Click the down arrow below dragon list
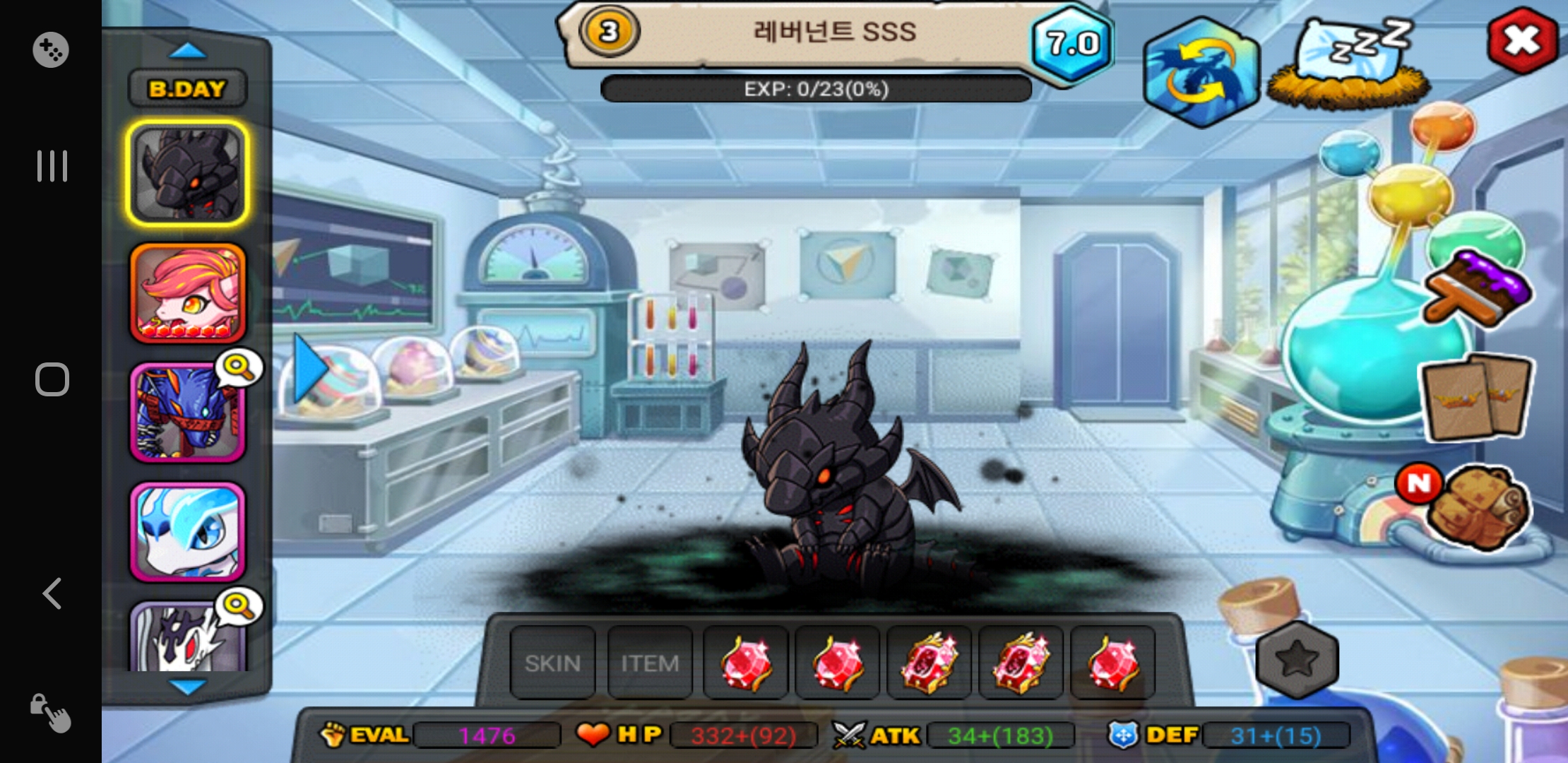 (x=187, y=687)
